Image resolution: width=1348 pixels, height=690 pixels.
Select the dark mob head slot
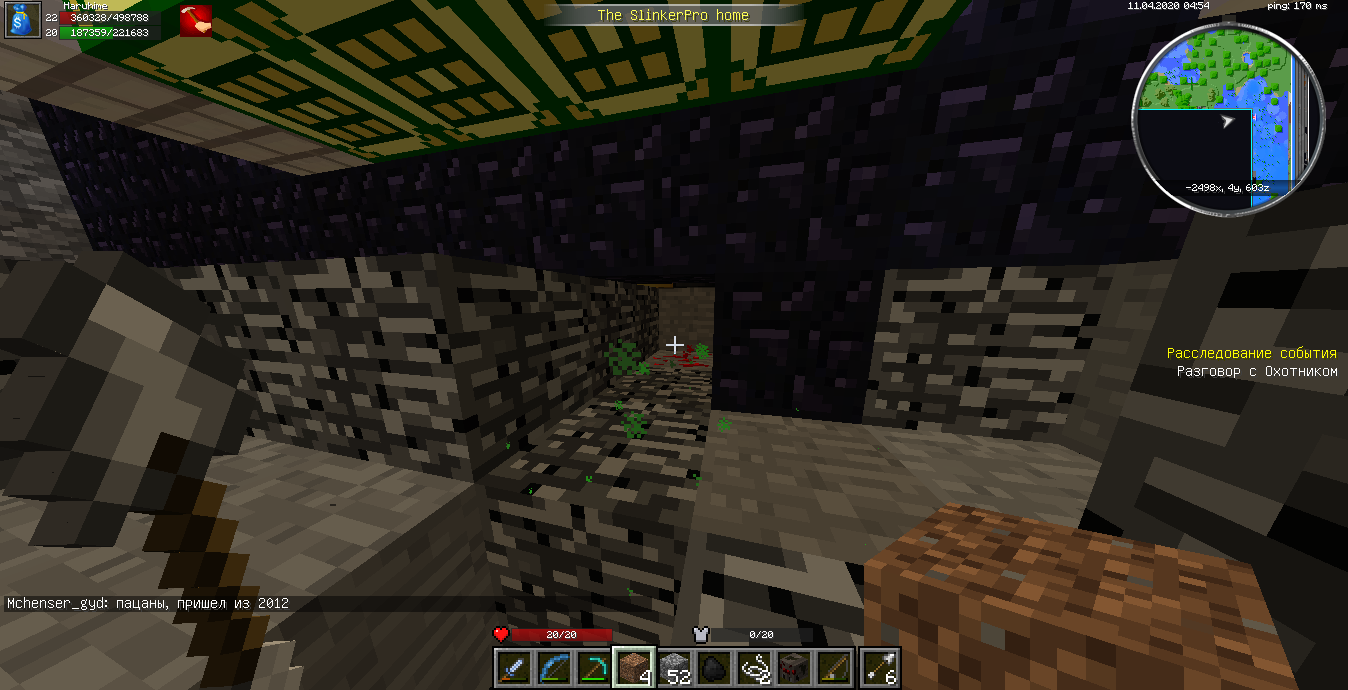[x=796, y=667]
